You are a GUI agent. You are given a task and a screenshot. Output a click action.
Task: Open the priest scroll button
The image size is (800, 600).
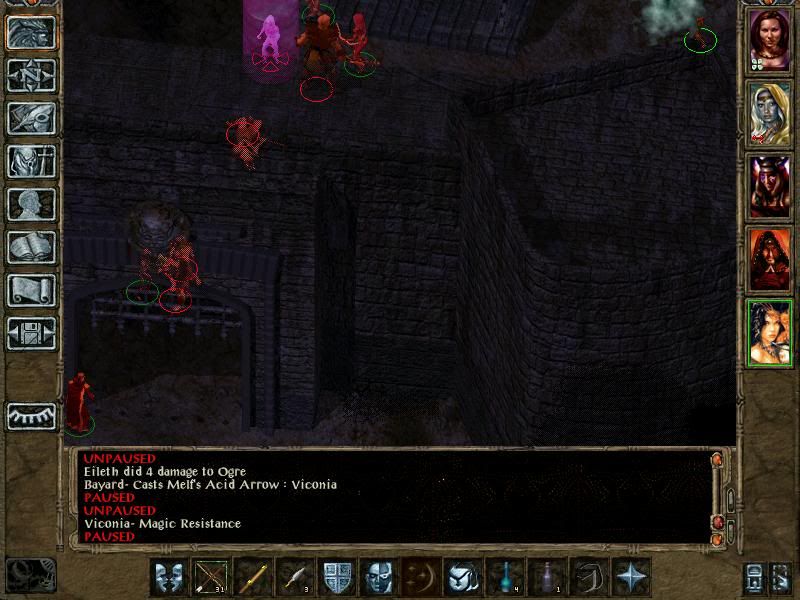point(31,290)
